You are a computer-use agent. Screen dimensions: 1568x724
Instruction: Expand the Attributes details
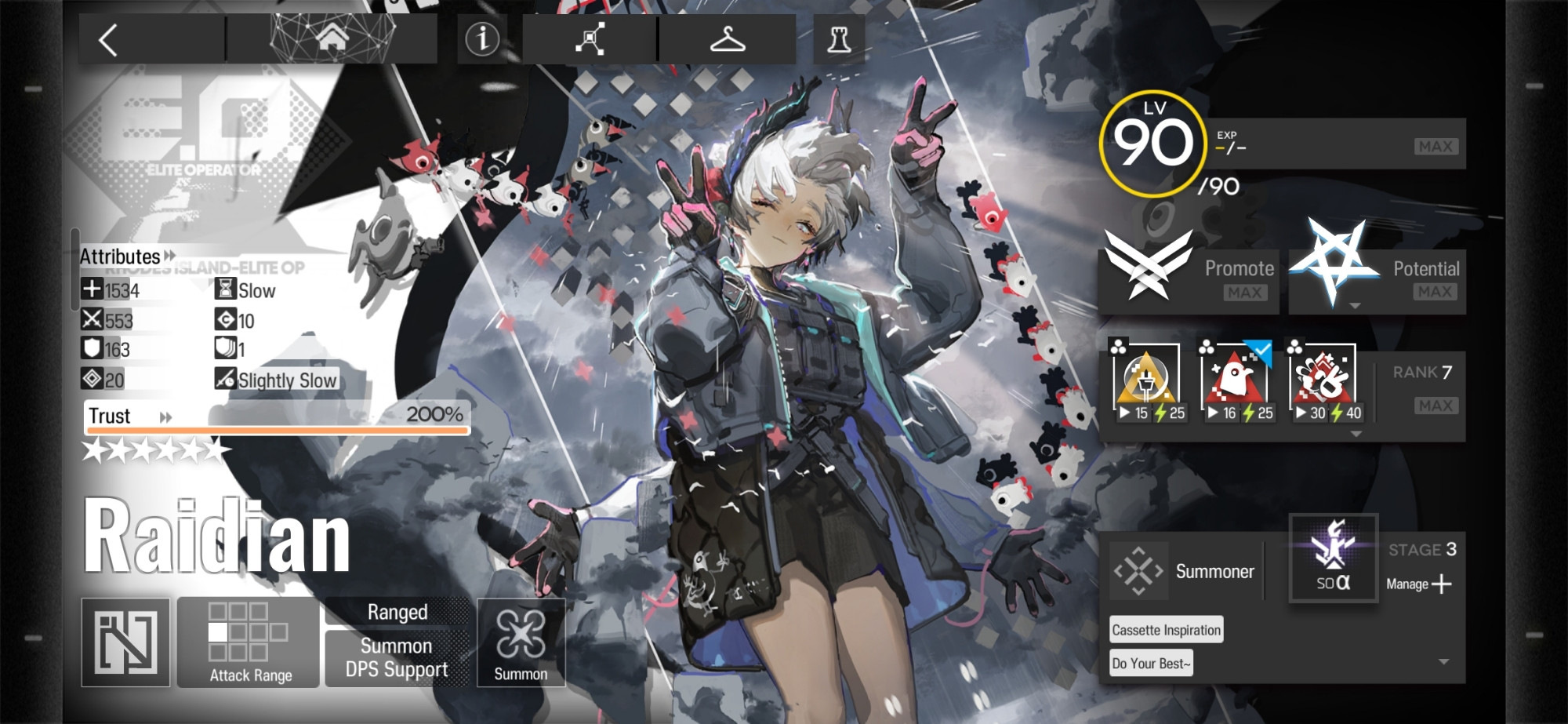(127, 256)
